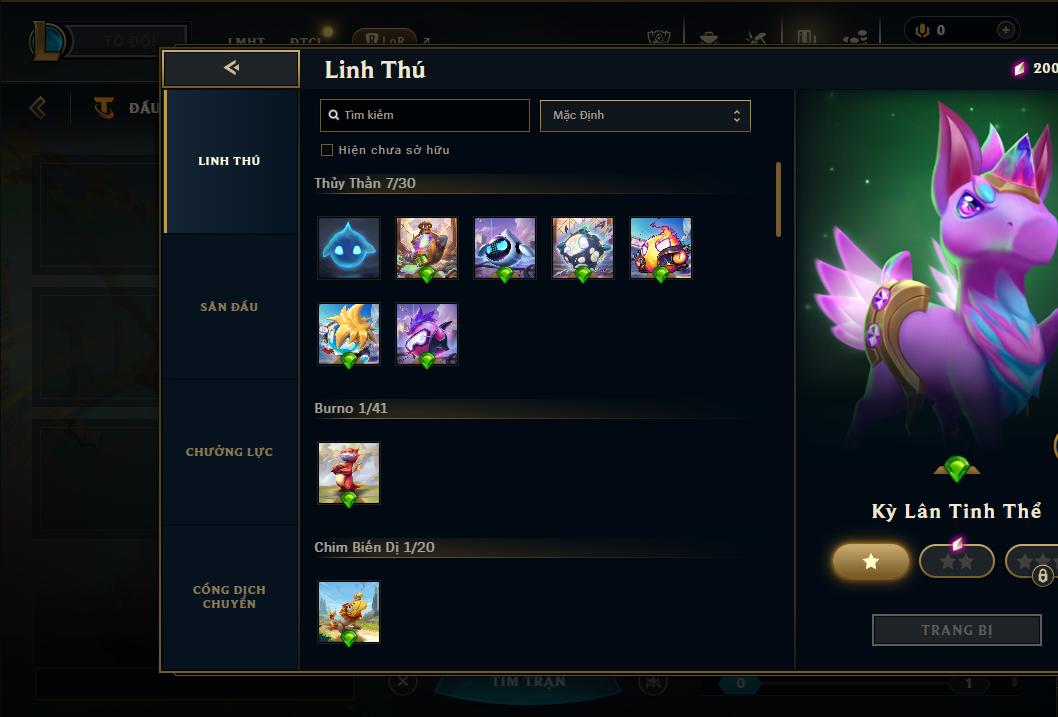
Task: Switch to the Linh Thú tab
Action: [229, 161]
